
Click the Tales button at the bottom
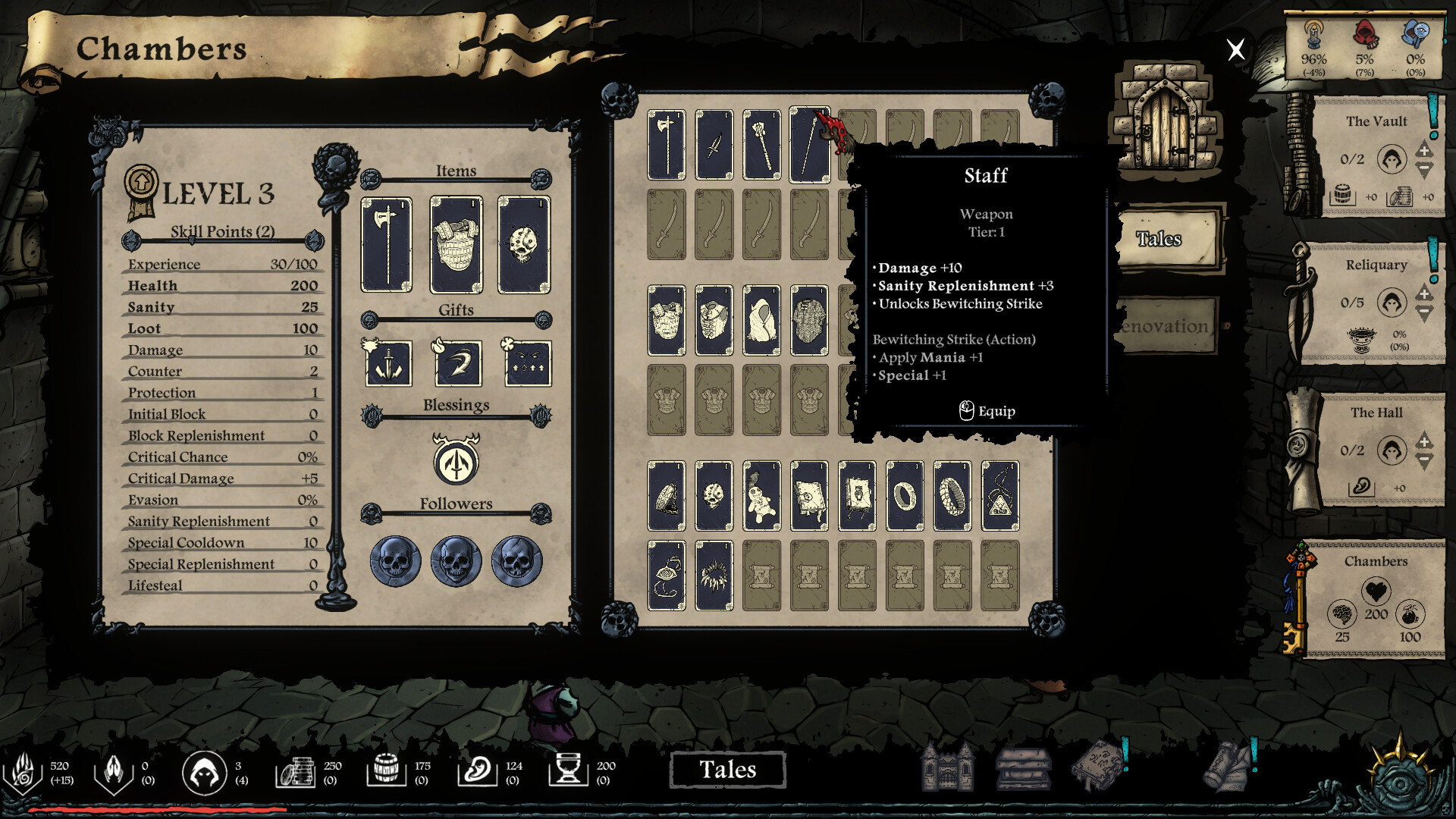tap(727, 770)
